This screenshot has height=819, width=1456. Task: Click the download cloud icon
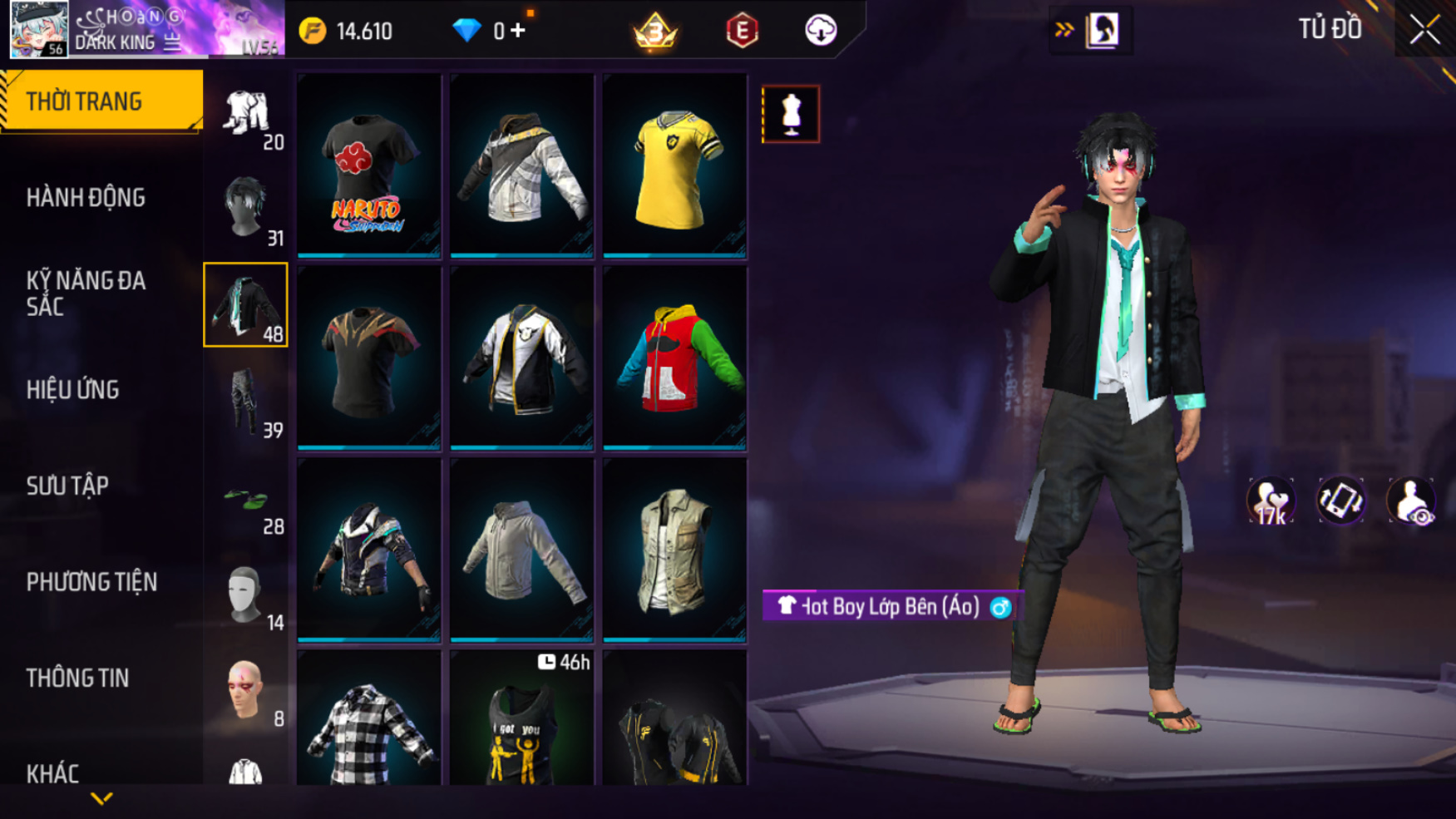[x=821, y=31]
